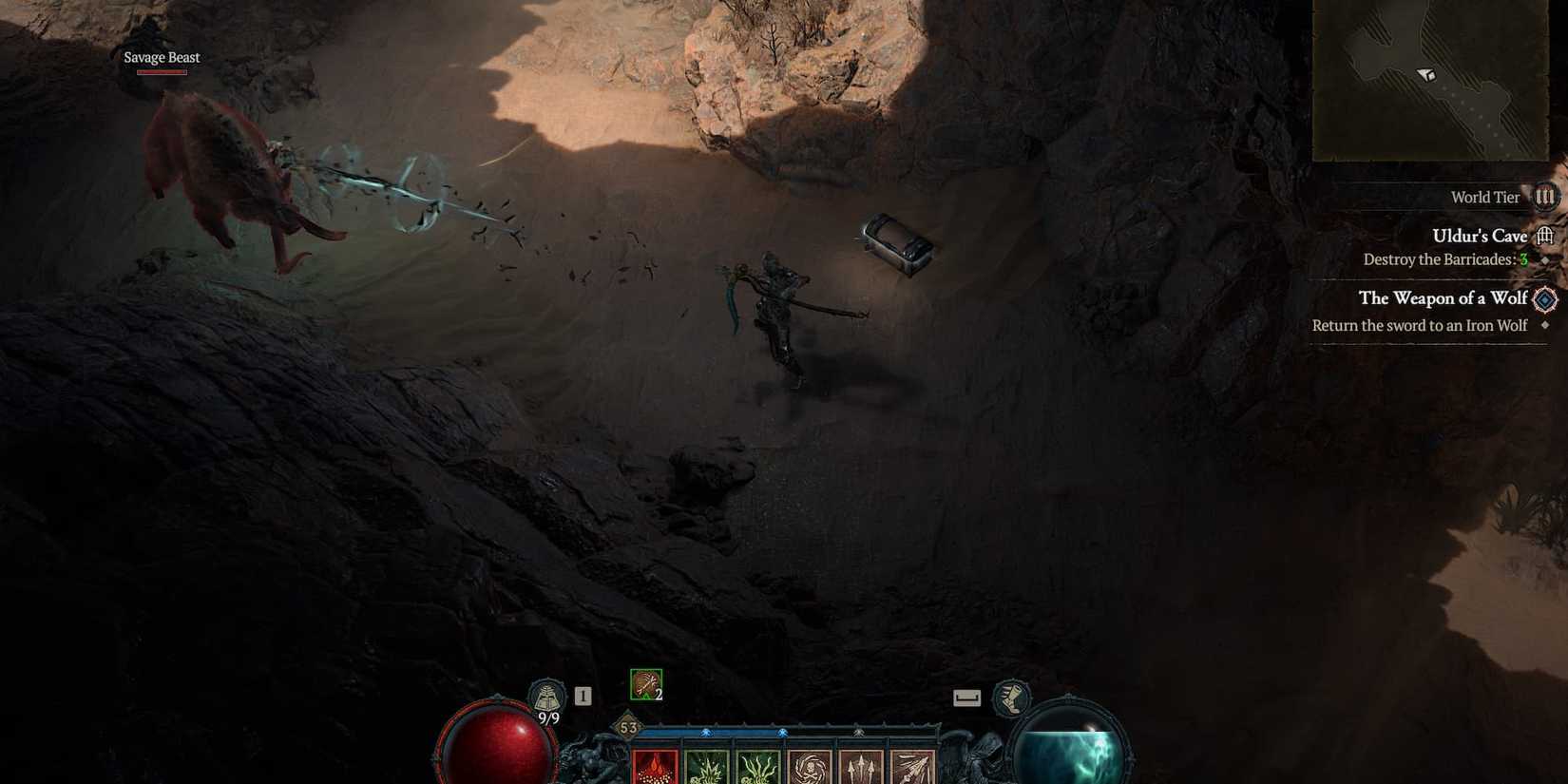Image resolution: width=1568 pixels, height=784 pixels.
Task: Select The Weapon of a Wolf quest diamond icon
Action: 1547,298
